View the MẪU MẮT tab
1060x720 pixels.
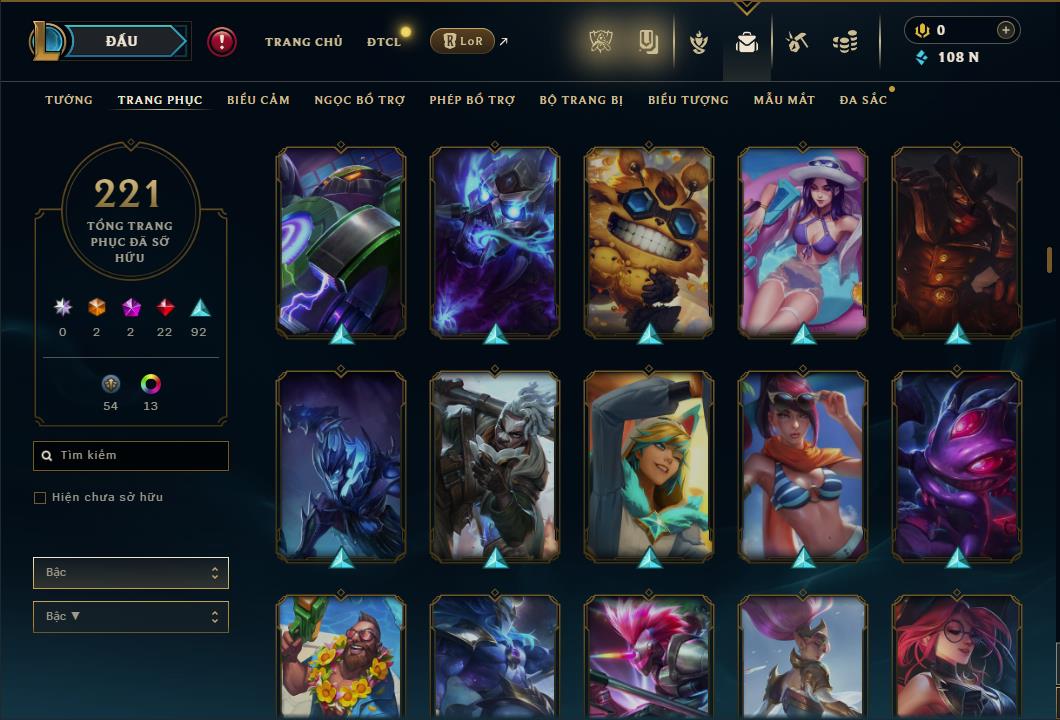pos(784,100)
